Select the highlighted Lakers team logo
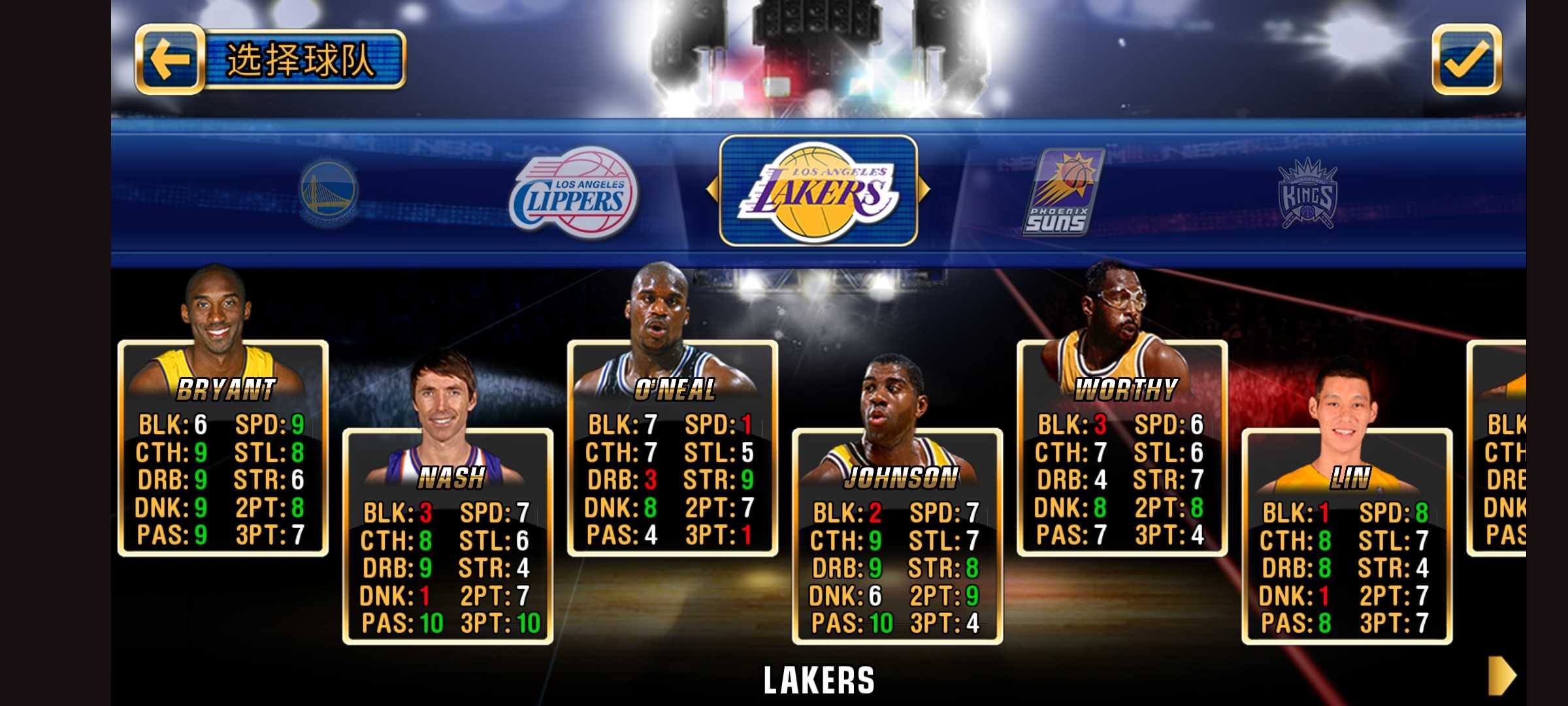 coord(818,191)
